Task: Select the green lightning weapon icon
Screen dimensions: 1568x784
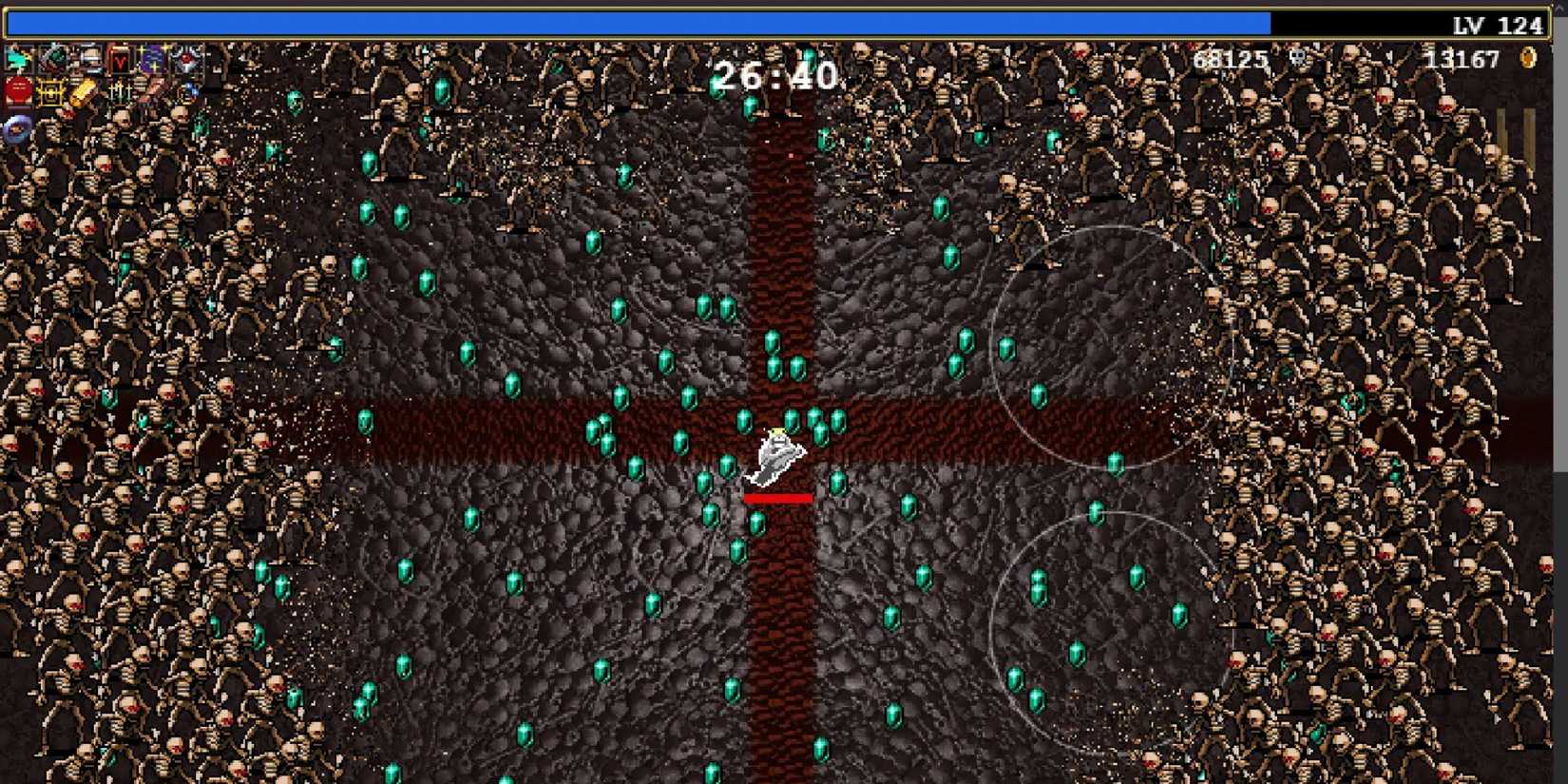Action: click(18, 59)
